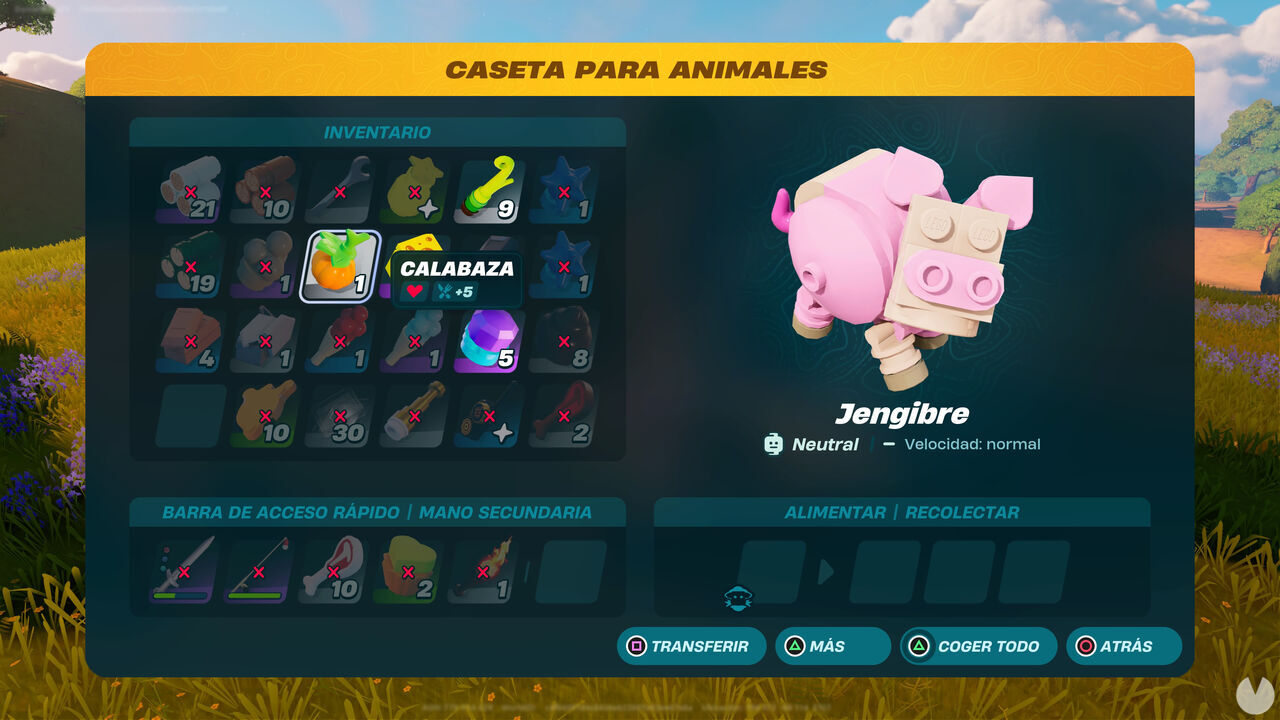
Task: Click the Neutral mood indicator icon
Action: (774, 444)
